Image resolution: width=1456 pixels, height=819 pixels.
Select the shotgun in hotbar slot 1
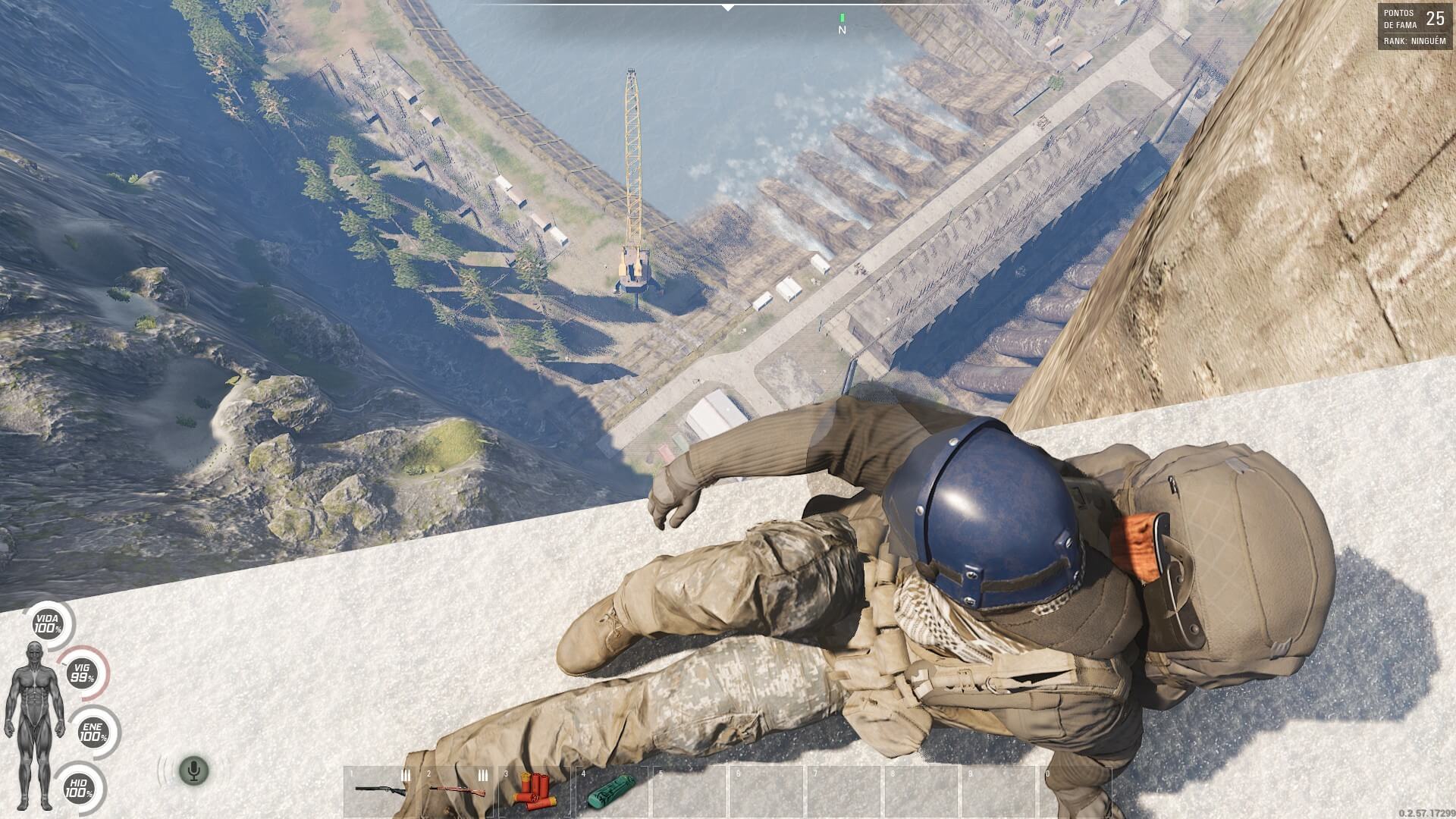coord(380,792)
